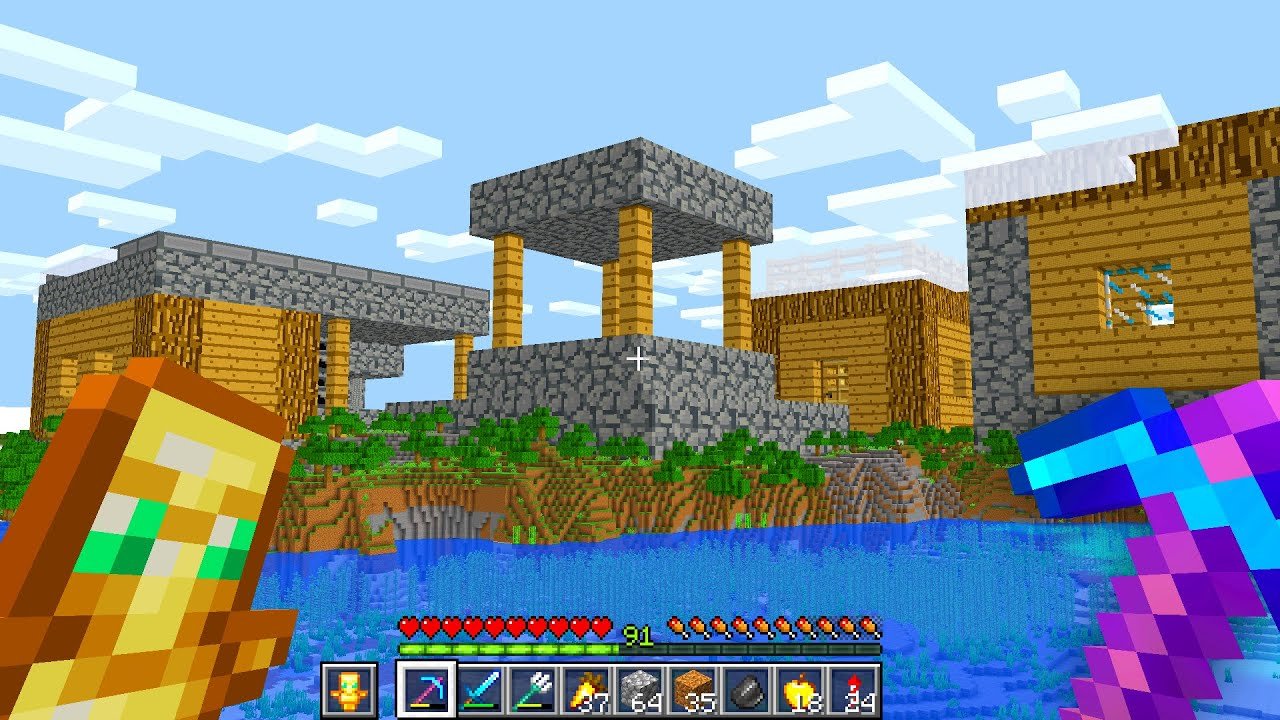Switch to the trident hotbar slot
The image size is (1280, 720).
click(534, 689)
